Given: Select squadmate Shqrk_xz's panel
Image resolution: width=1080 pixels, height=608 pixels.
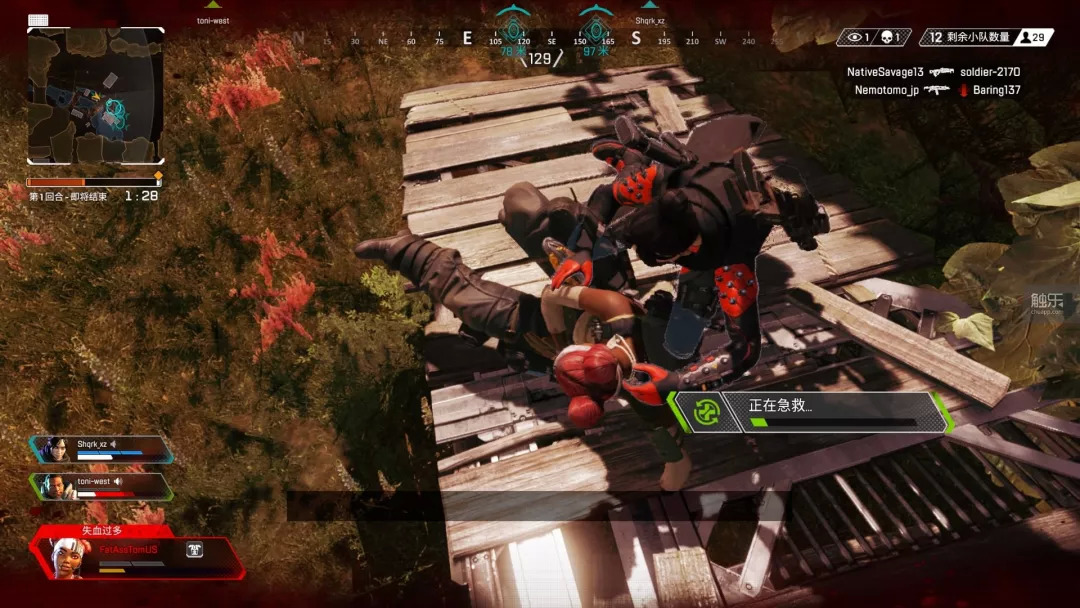Looking at the screenshot, I should (x=100, y=449).
